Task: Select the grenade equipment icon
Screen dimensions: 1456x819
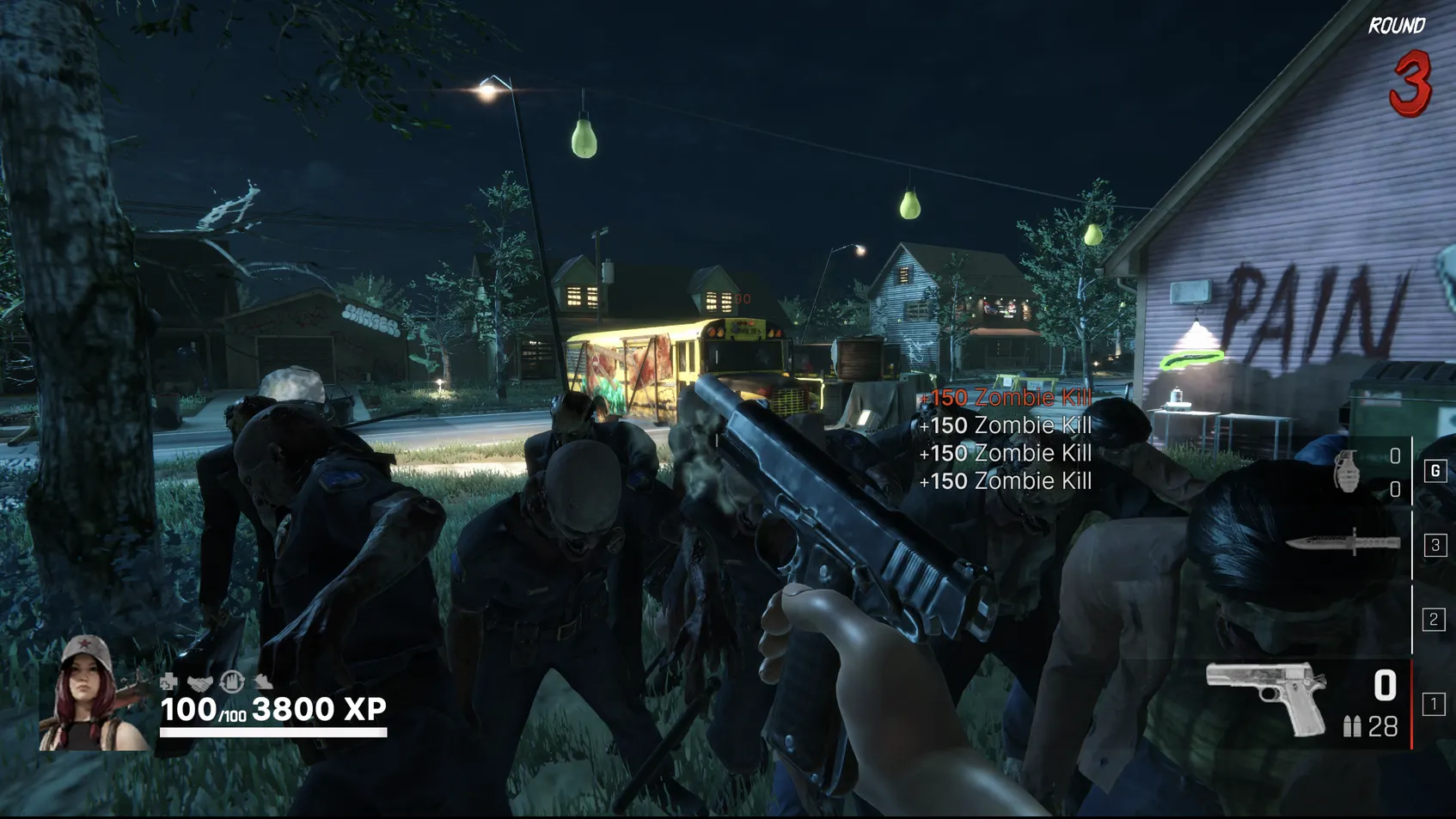Action: (1348, 471)
